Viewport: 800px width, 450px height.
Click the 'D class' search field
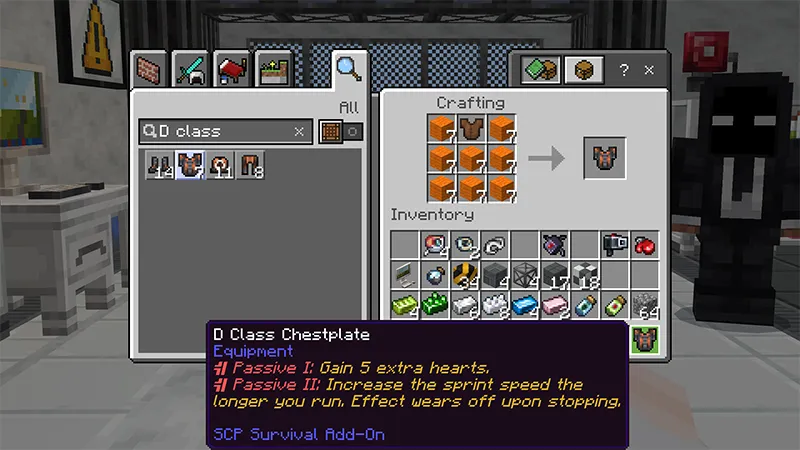220,131
